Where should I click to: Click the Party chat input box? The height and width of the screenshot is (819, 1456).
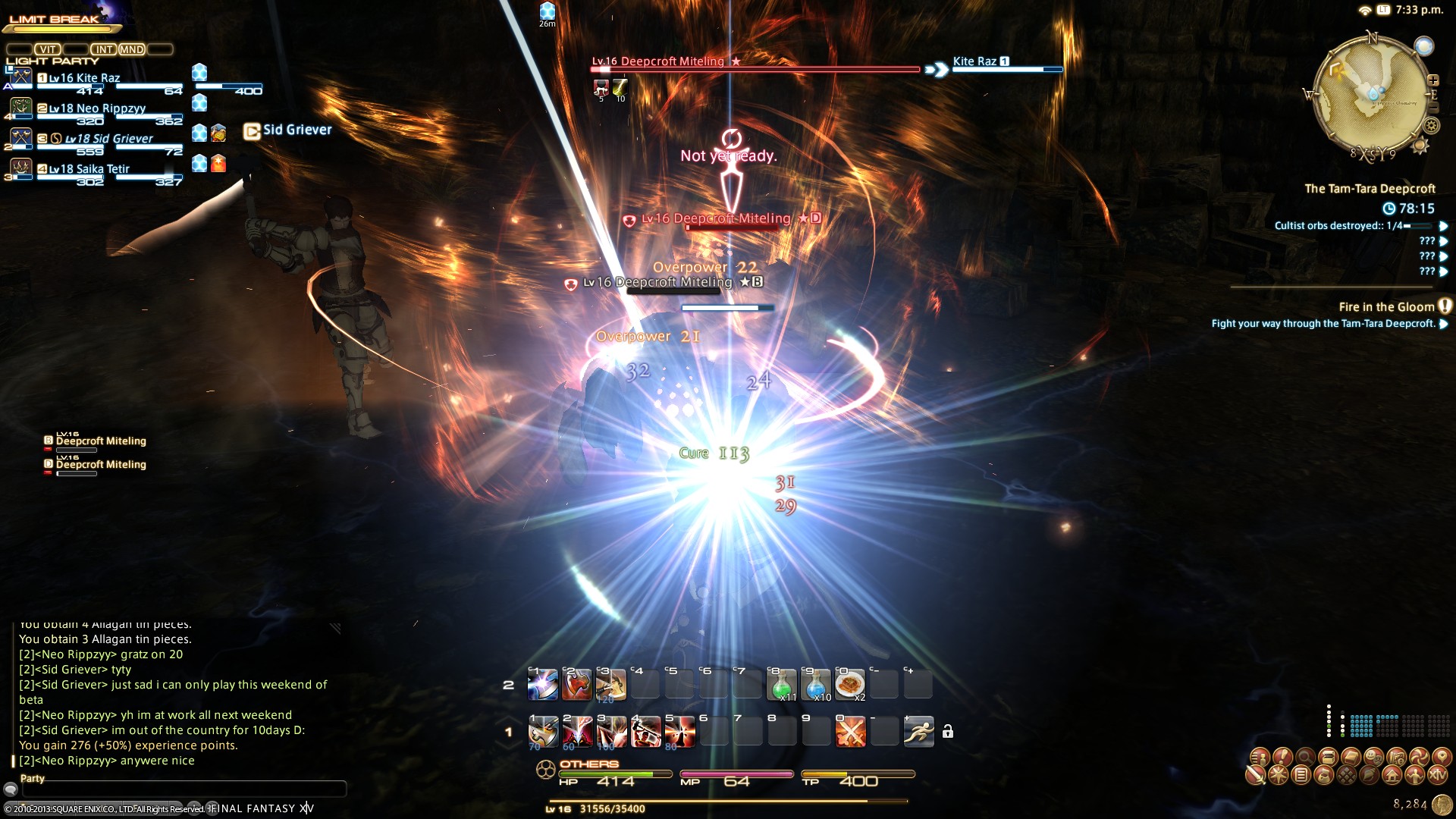(x=184, y=789)
